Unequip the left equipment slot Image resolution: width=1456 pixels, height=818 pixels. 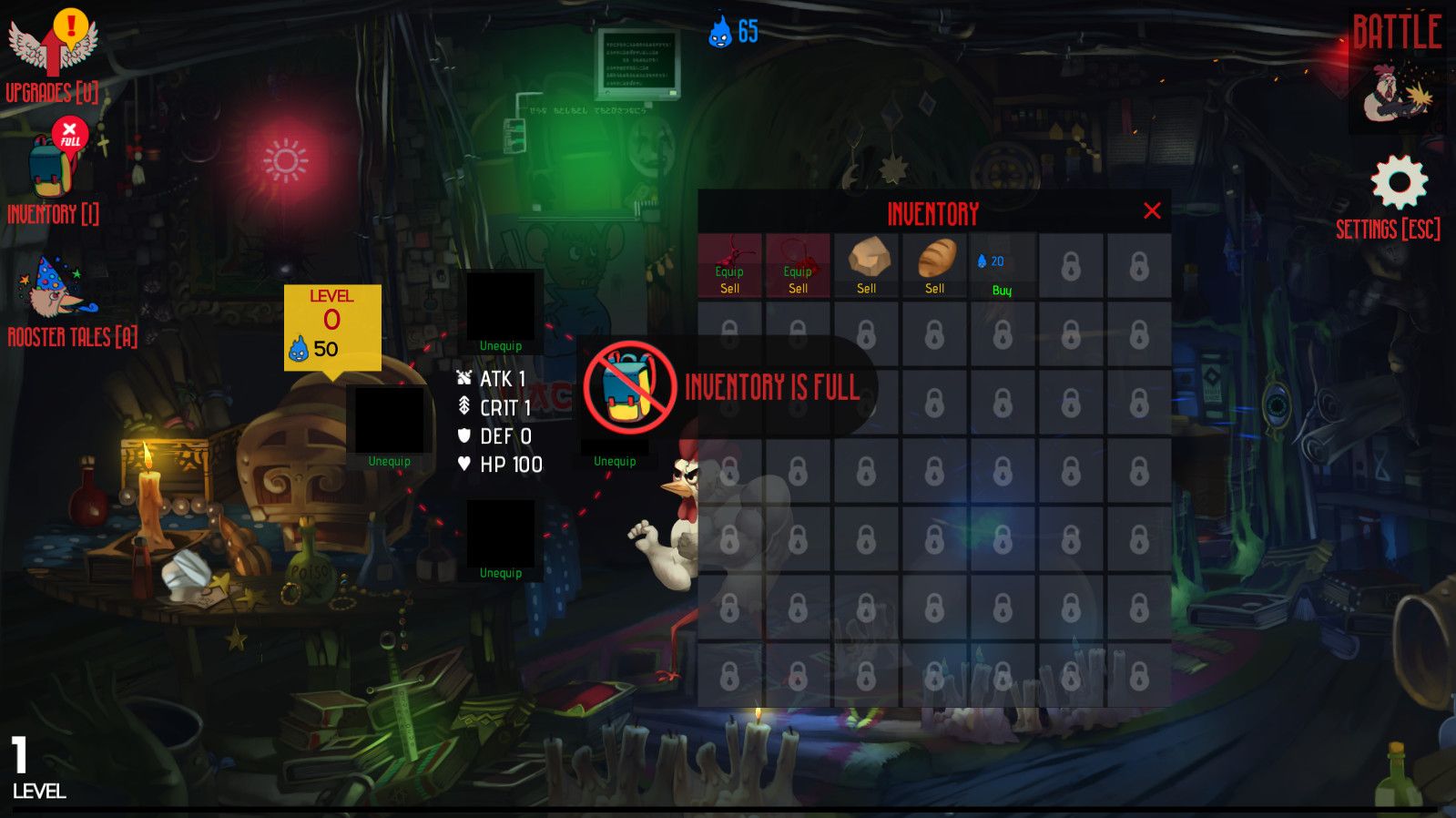coord(389,462)
